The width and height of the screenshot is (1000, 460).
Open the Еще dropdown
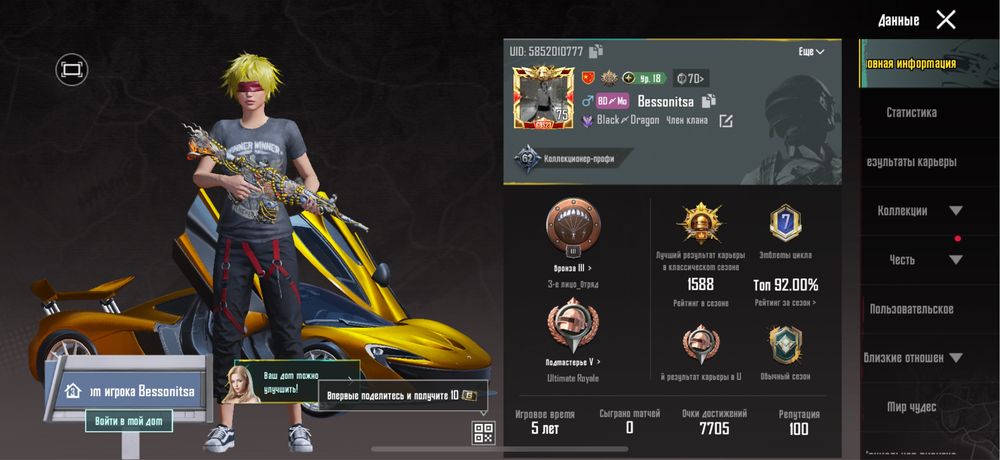click(x=811, y=51)
